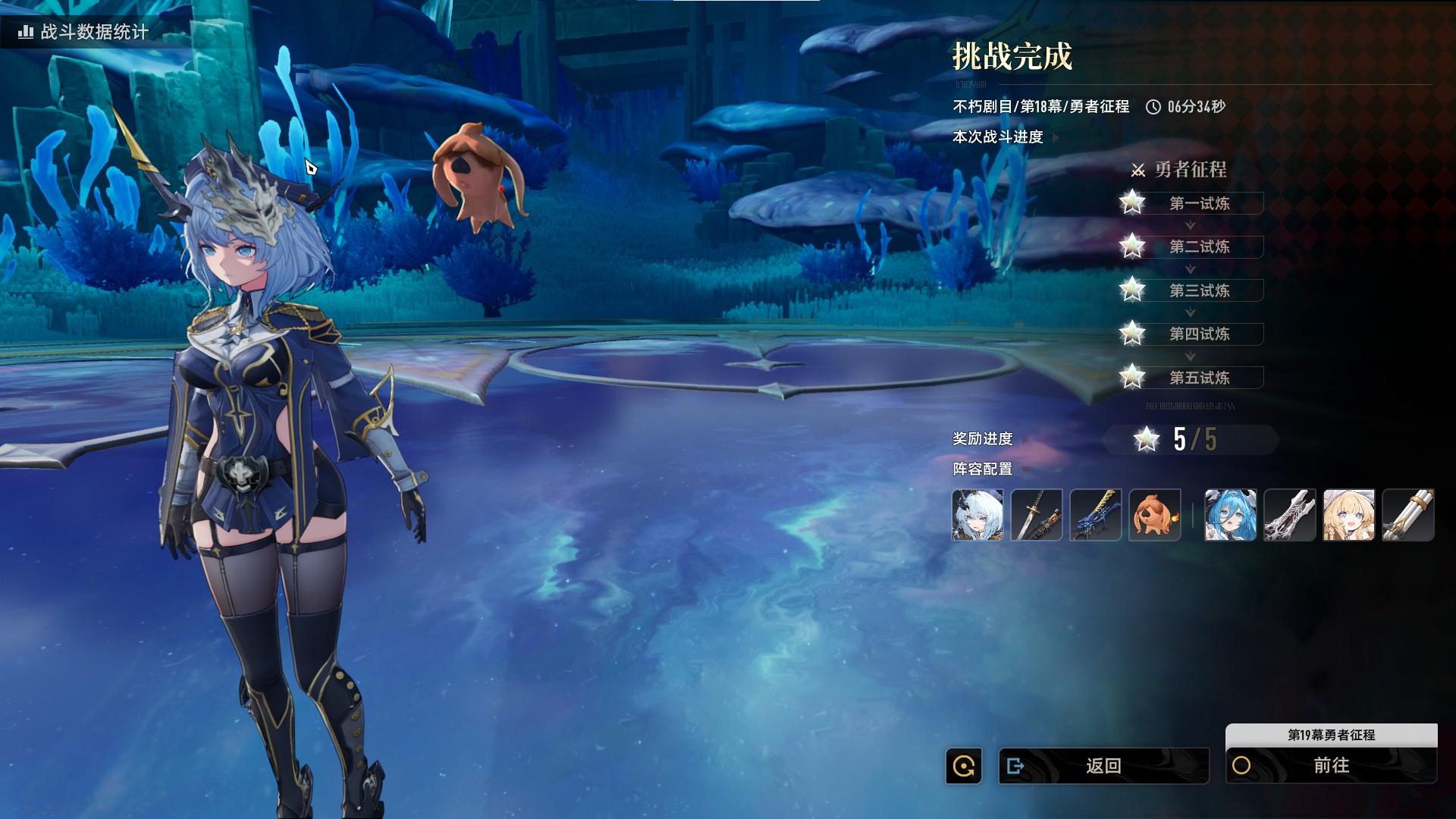Select the silver-haired character portrait
The height and width of the screenshot is (819, 1456).
point(977,515)
